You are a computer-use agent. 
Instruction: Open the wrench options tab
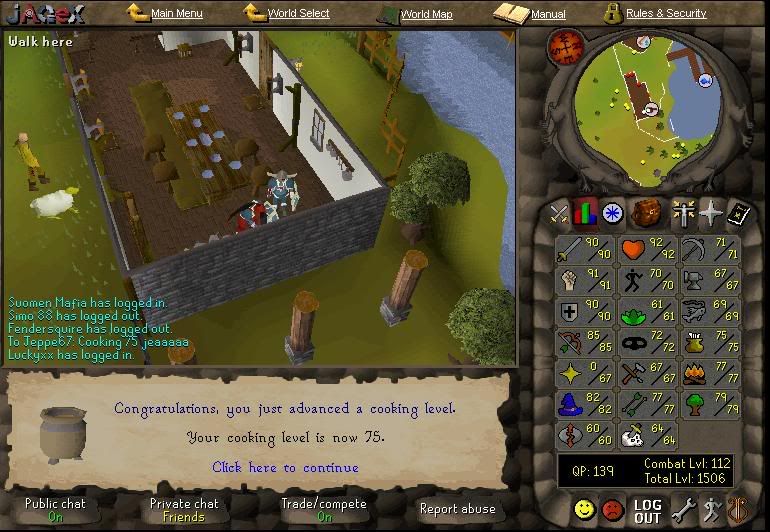click(683, 510)
